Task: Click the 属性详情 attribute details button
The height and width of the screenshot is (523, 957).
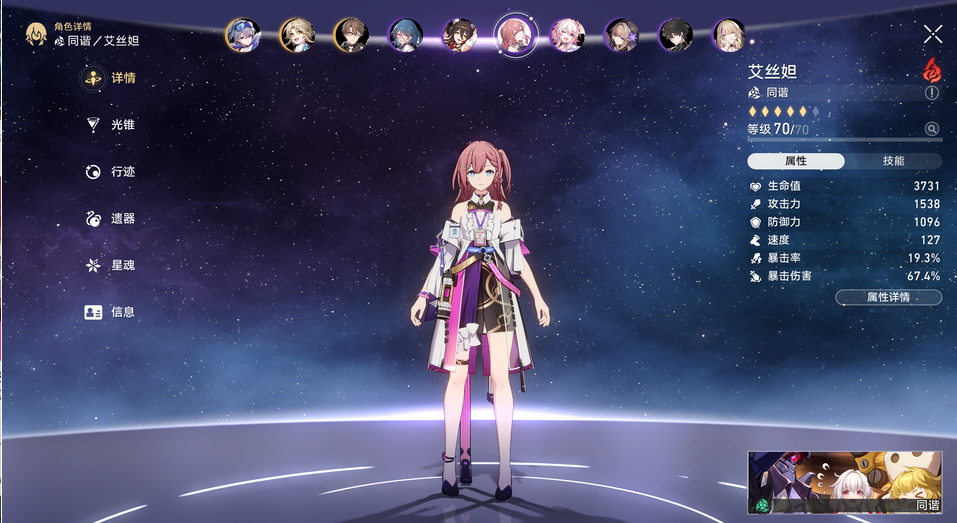Action: pos(888,297)
